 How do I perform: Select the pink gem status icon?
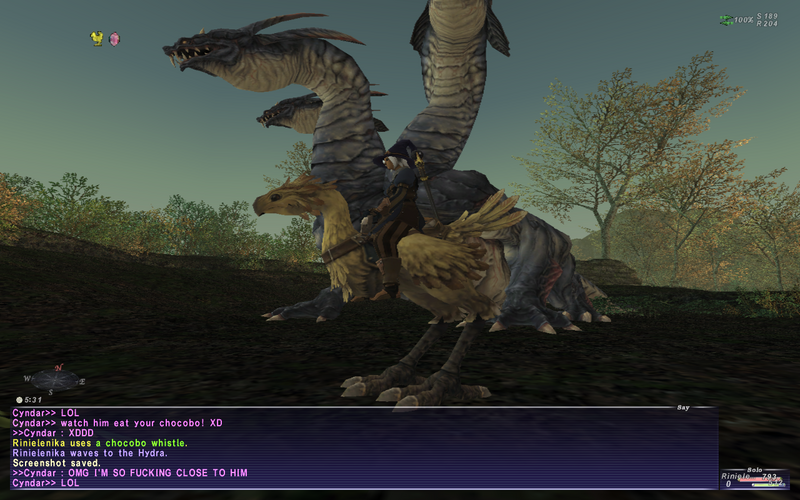click(x=114, y=39)
